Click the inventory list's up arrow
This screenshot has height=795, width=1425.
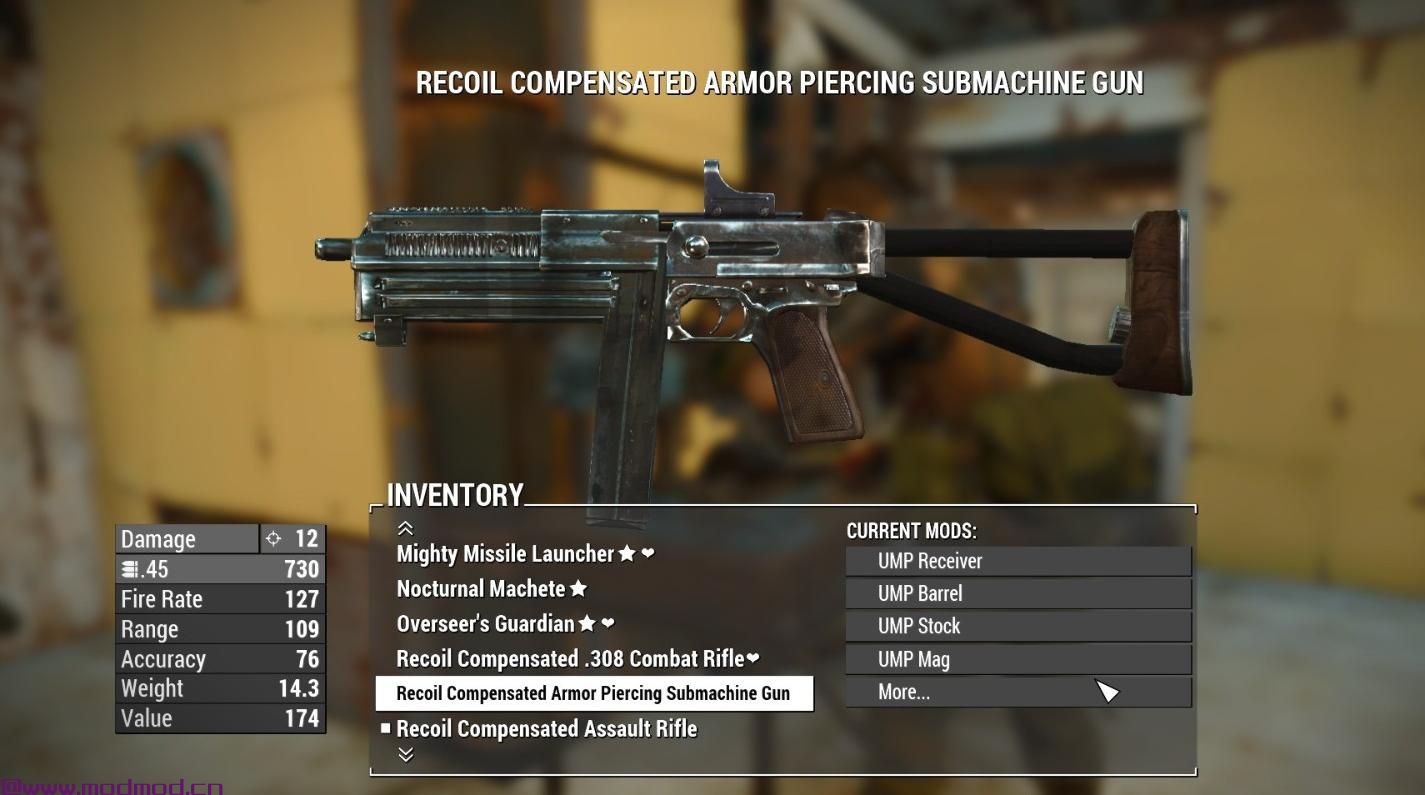click(x=405, y=528)
